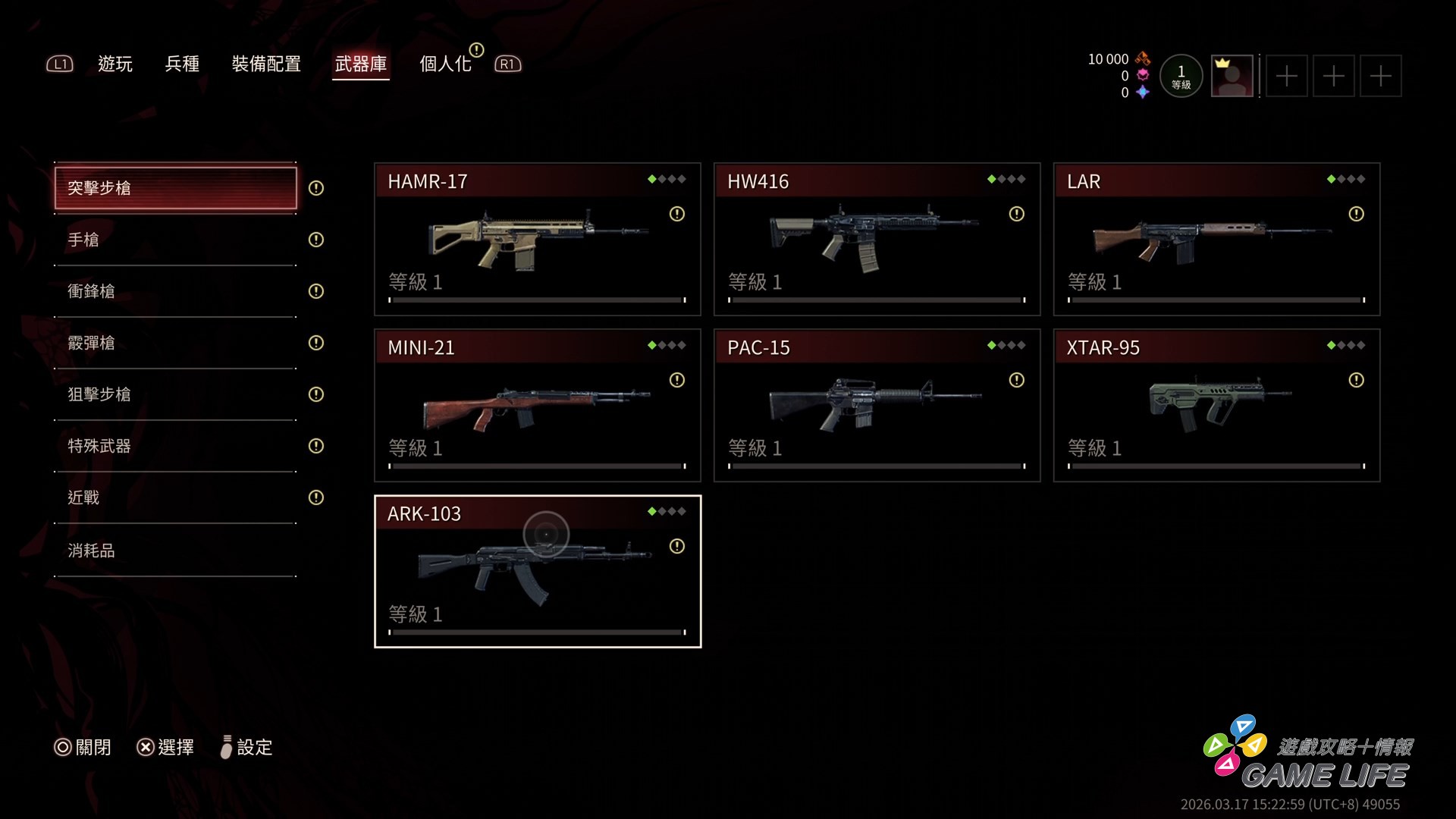Select the 武器庫 tab

(x=361, y=64)
